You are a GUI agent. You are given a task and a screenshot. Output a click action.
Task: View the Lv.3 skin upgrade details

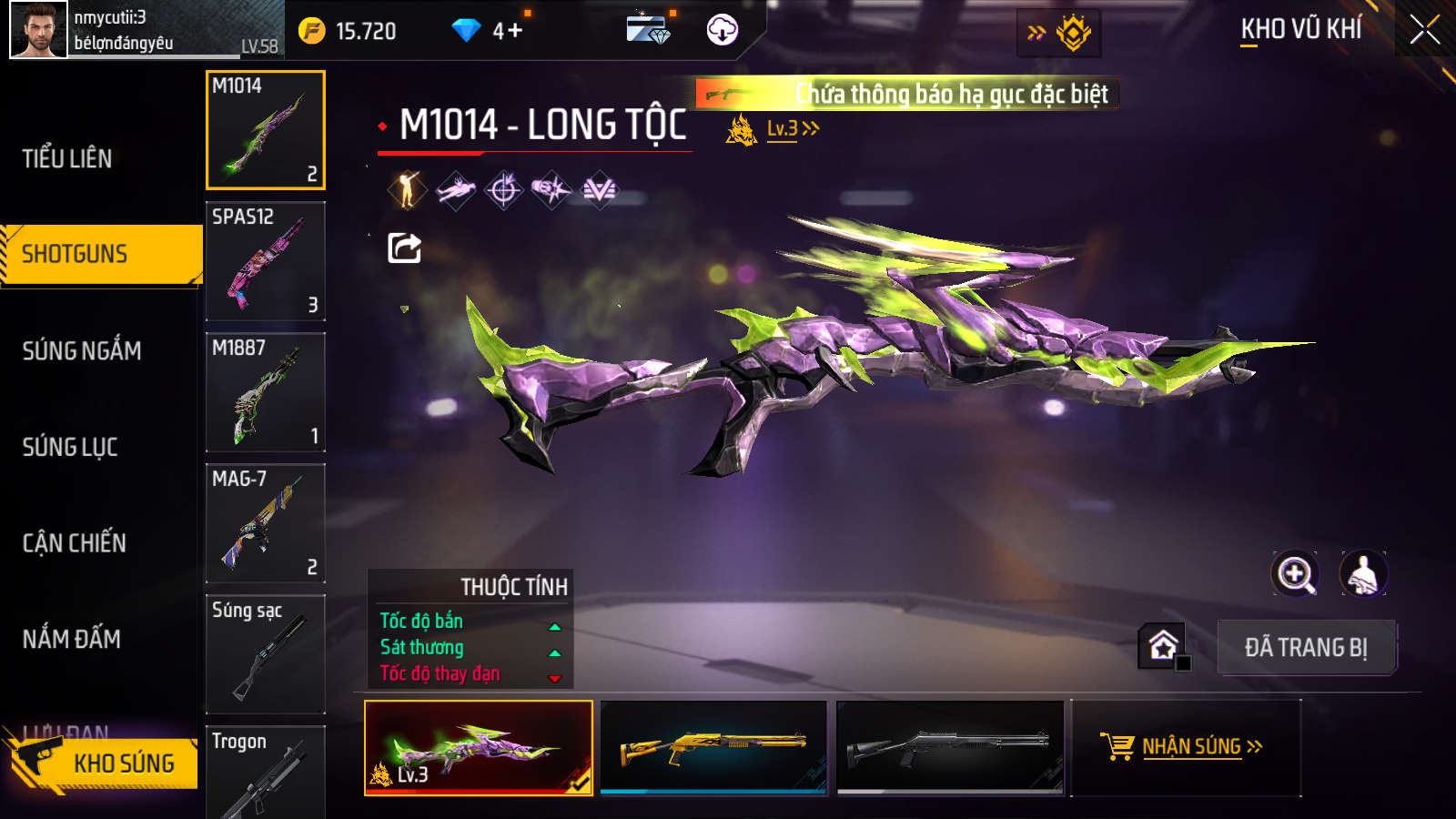[x=792, y=129]
